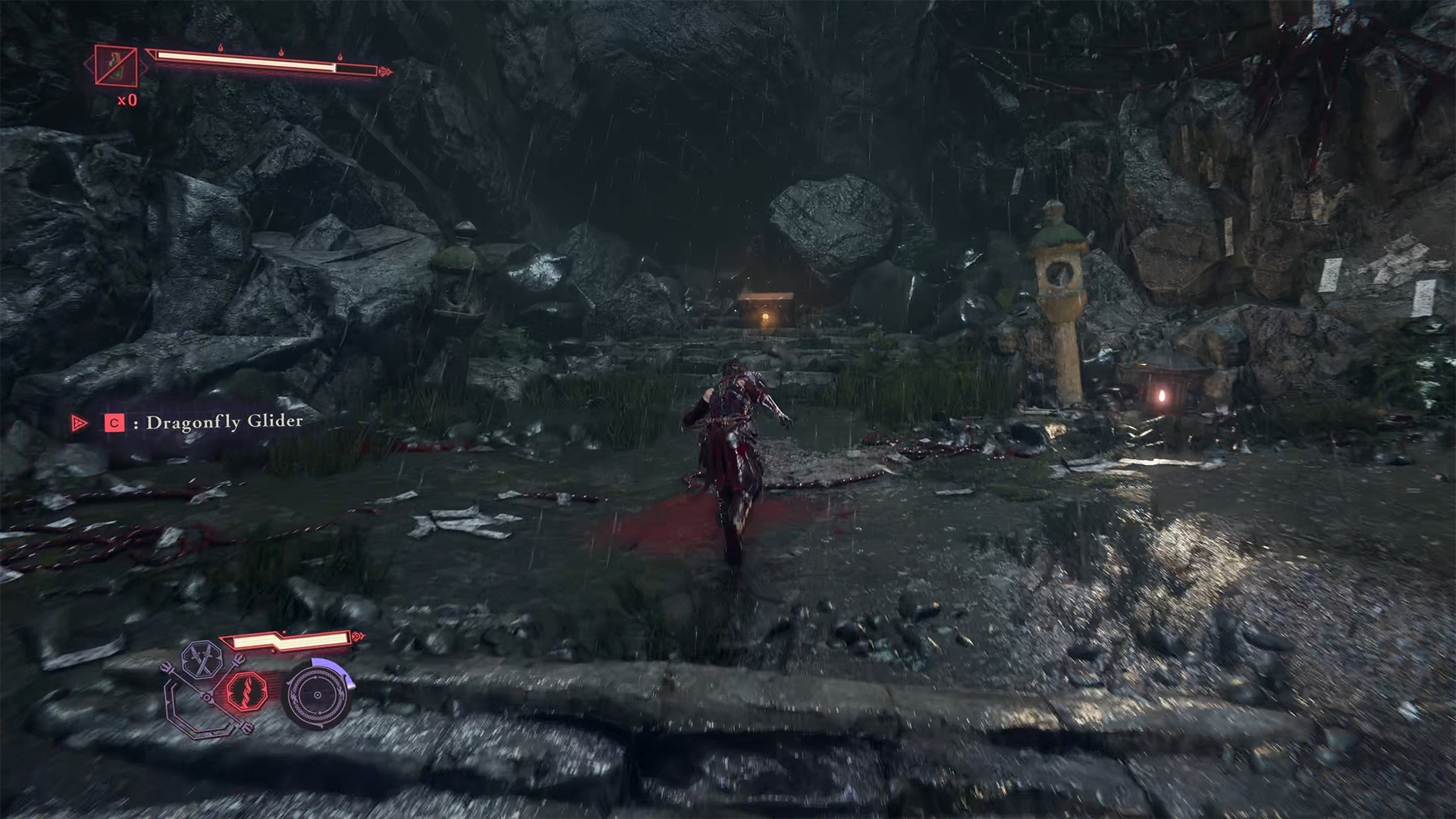Viewport: 1456px width, 819px height.
Task: Activate the red twisted flame skill icon
Action: [246, 690]
